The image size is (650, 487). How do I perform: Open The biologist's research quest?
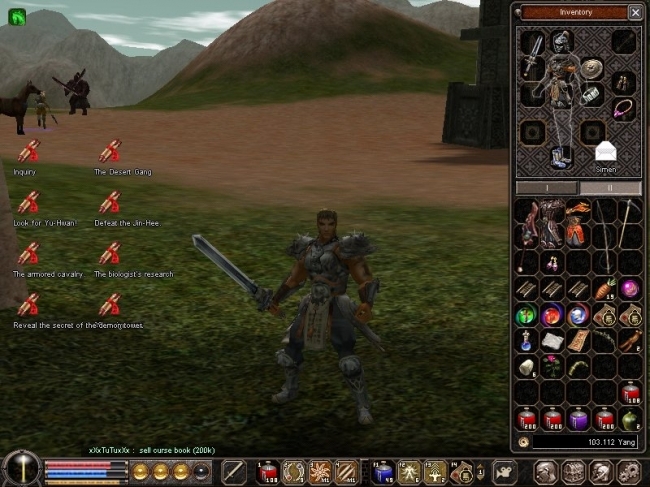tap(110, 254)
